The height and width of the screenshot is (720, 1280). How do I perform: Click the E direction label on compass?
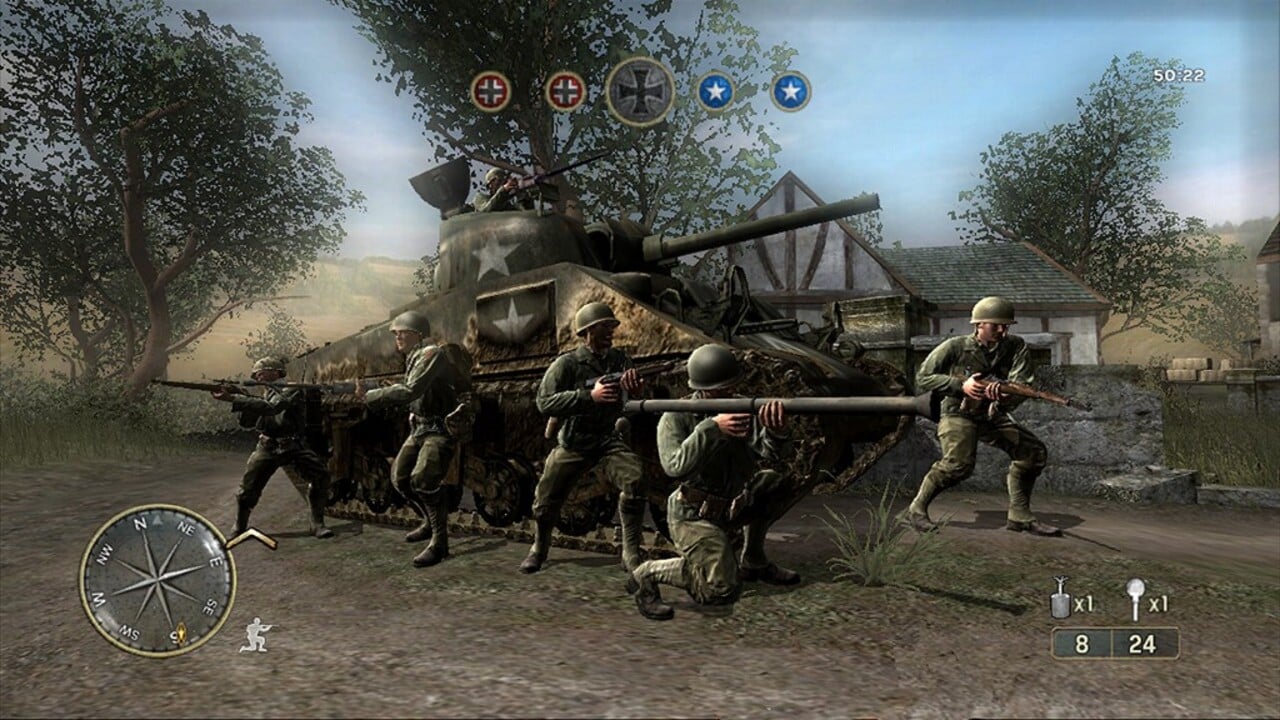point(214,564)
